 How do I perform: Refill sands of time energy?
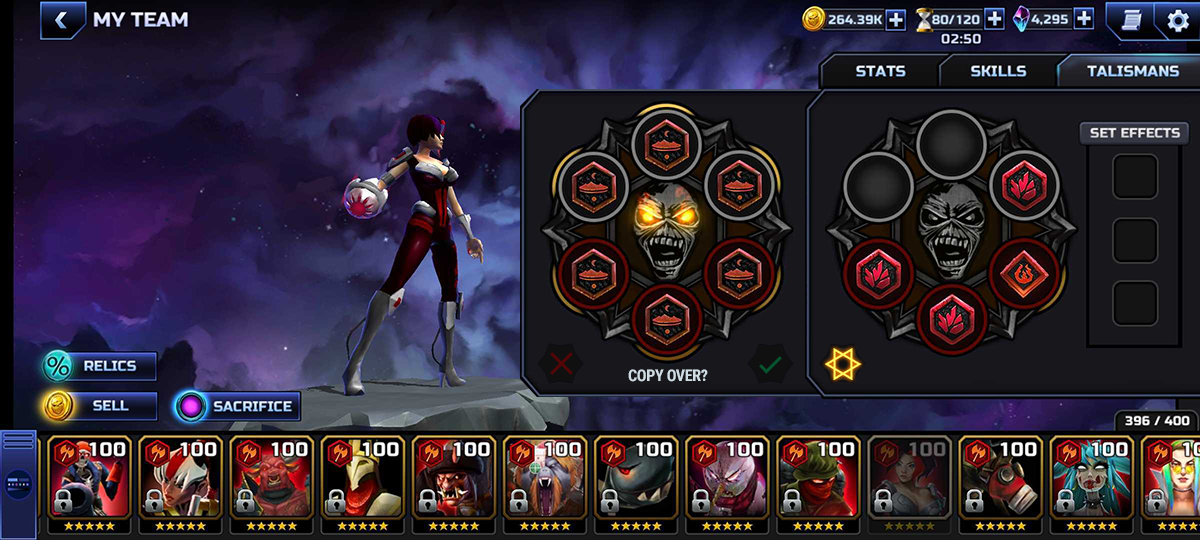pyautogui.click(x=994, y=19)
